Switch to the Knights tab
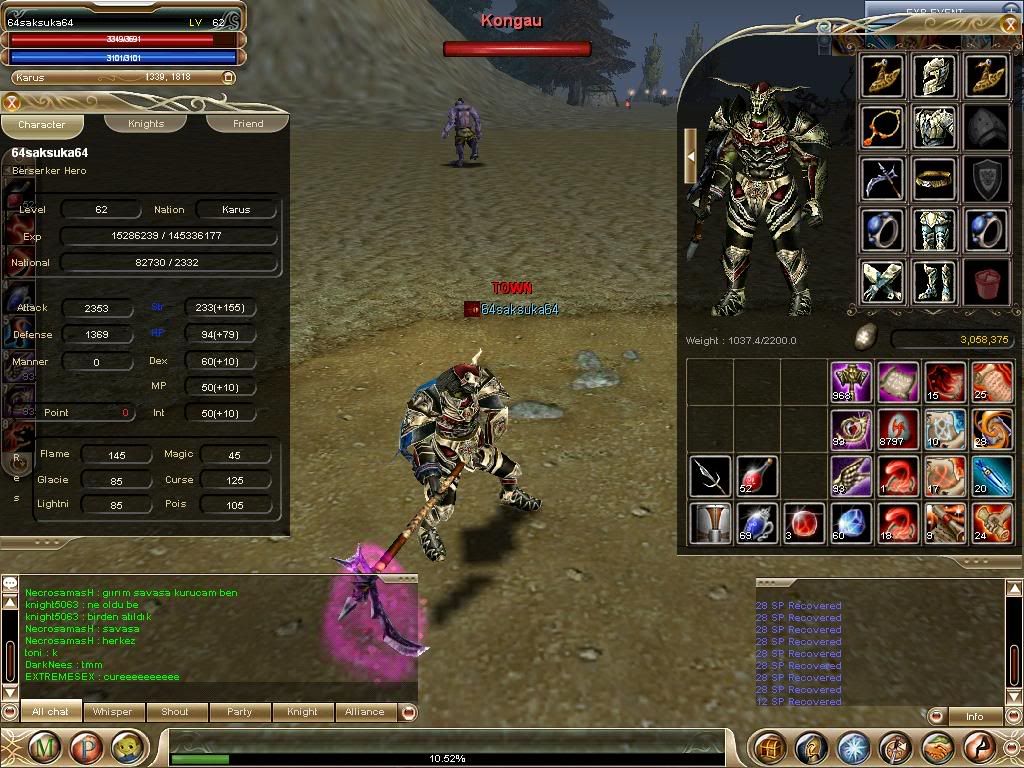1024x768 pixels. coord(146,124)
